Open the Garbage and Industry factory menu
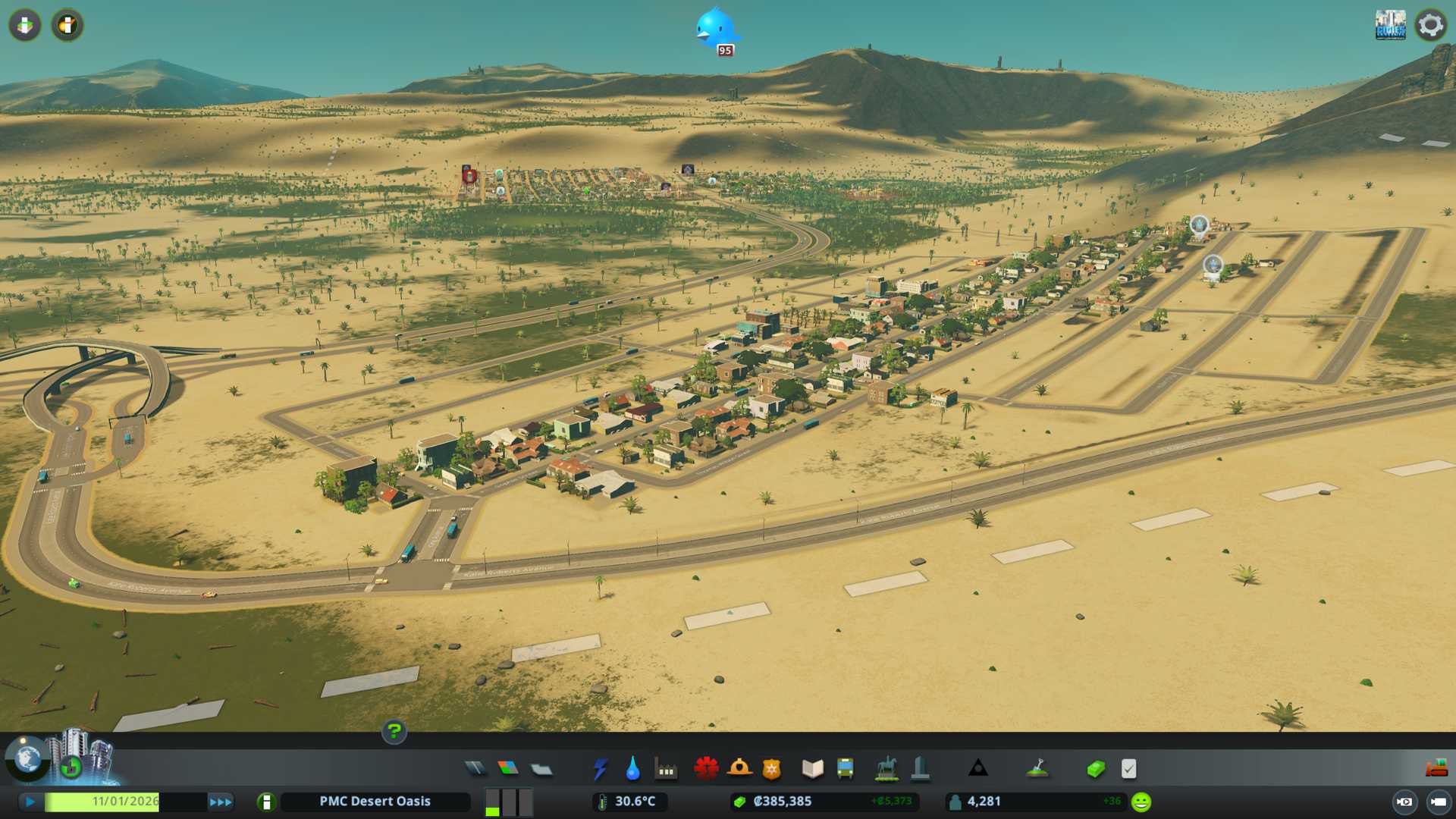 point(666,769)
